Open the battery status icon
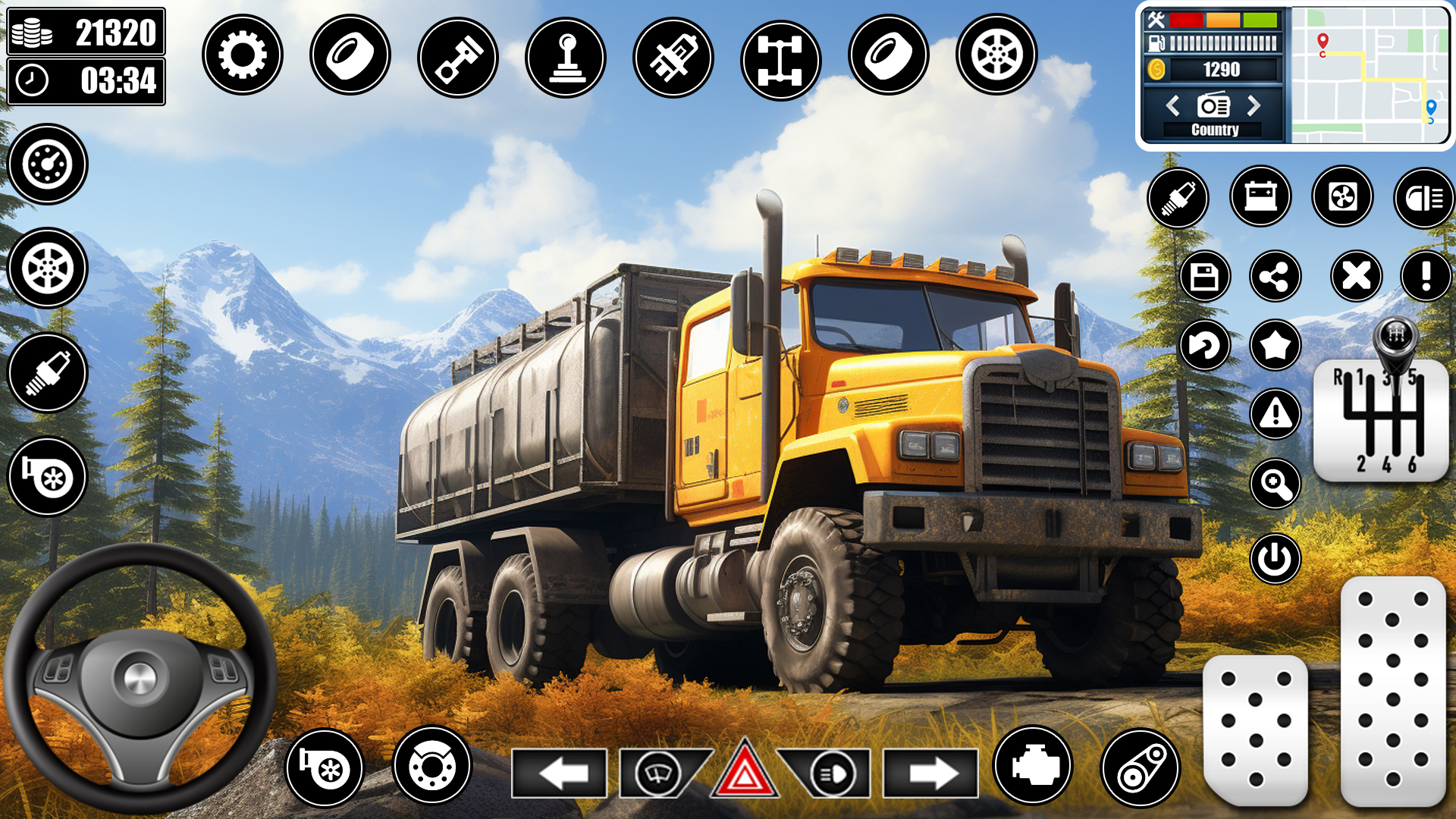Screen dimensions: 1456x819 point(1261,198)
